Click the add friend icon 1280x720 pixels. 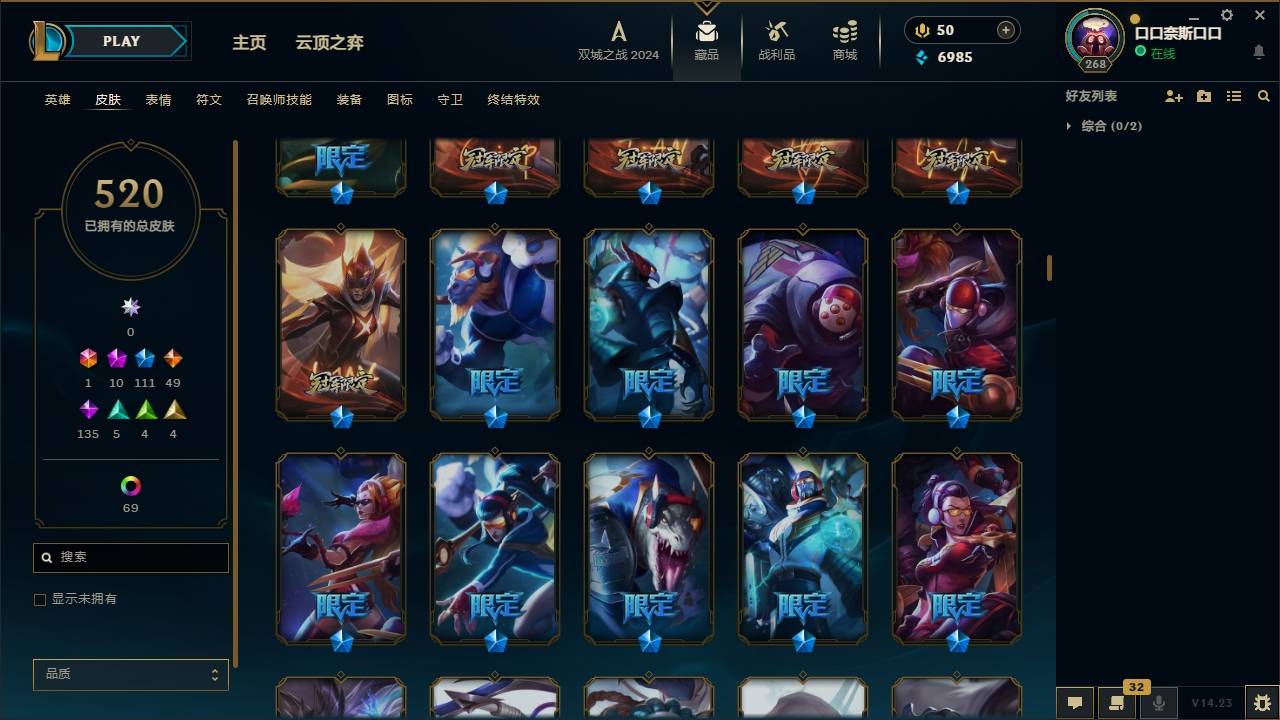click(1172, 96)
